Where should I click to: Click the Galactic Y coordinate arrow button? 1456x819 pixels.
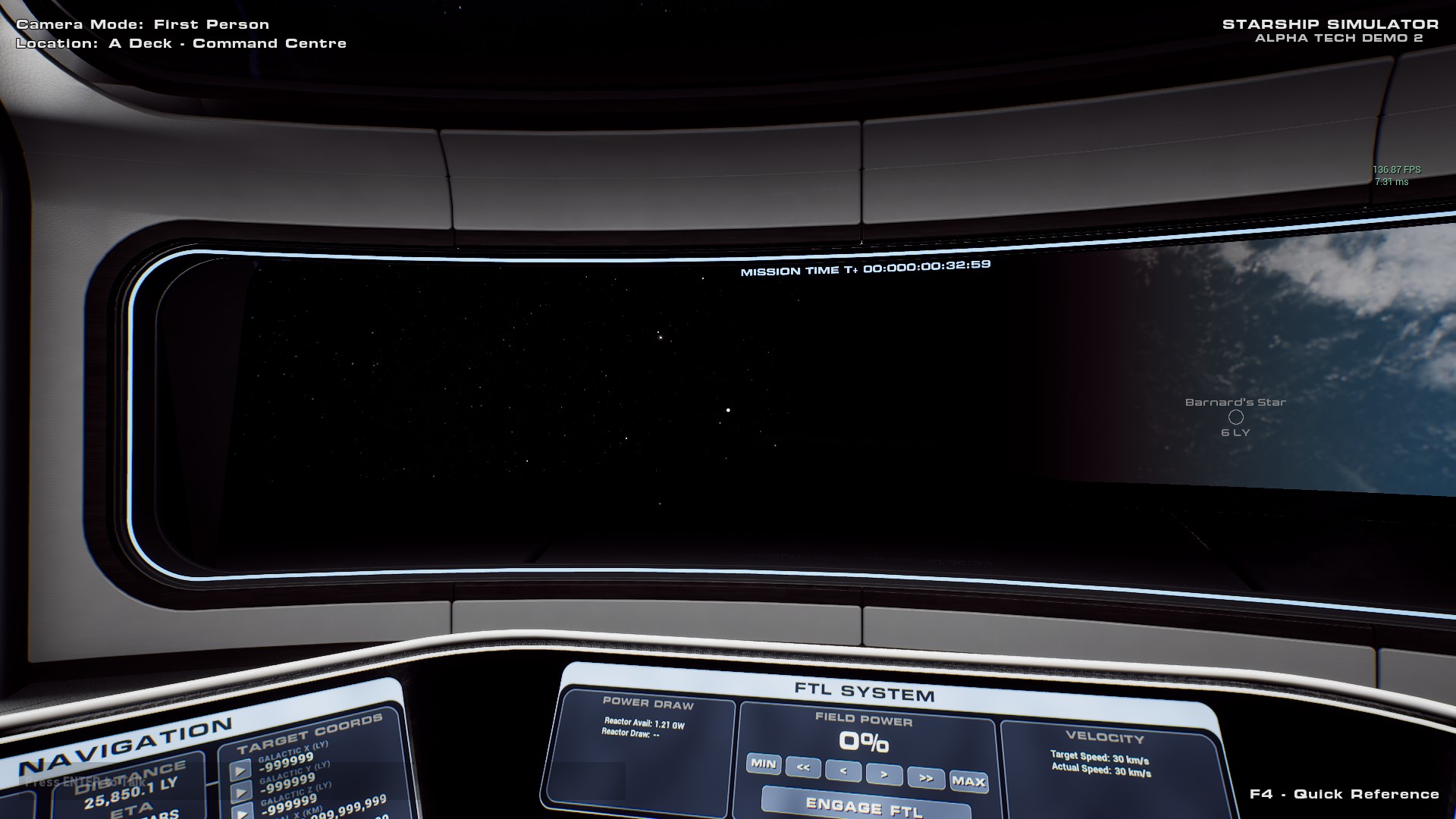[x=242, y=792]
